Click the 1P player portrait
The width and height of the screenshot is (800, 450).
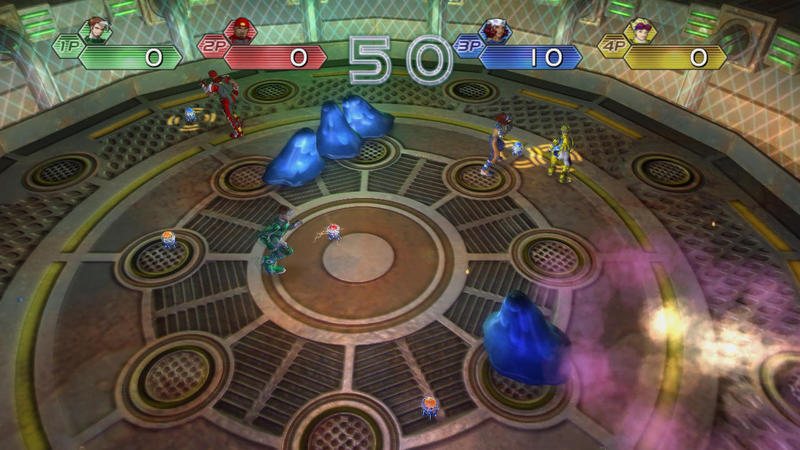97,32
